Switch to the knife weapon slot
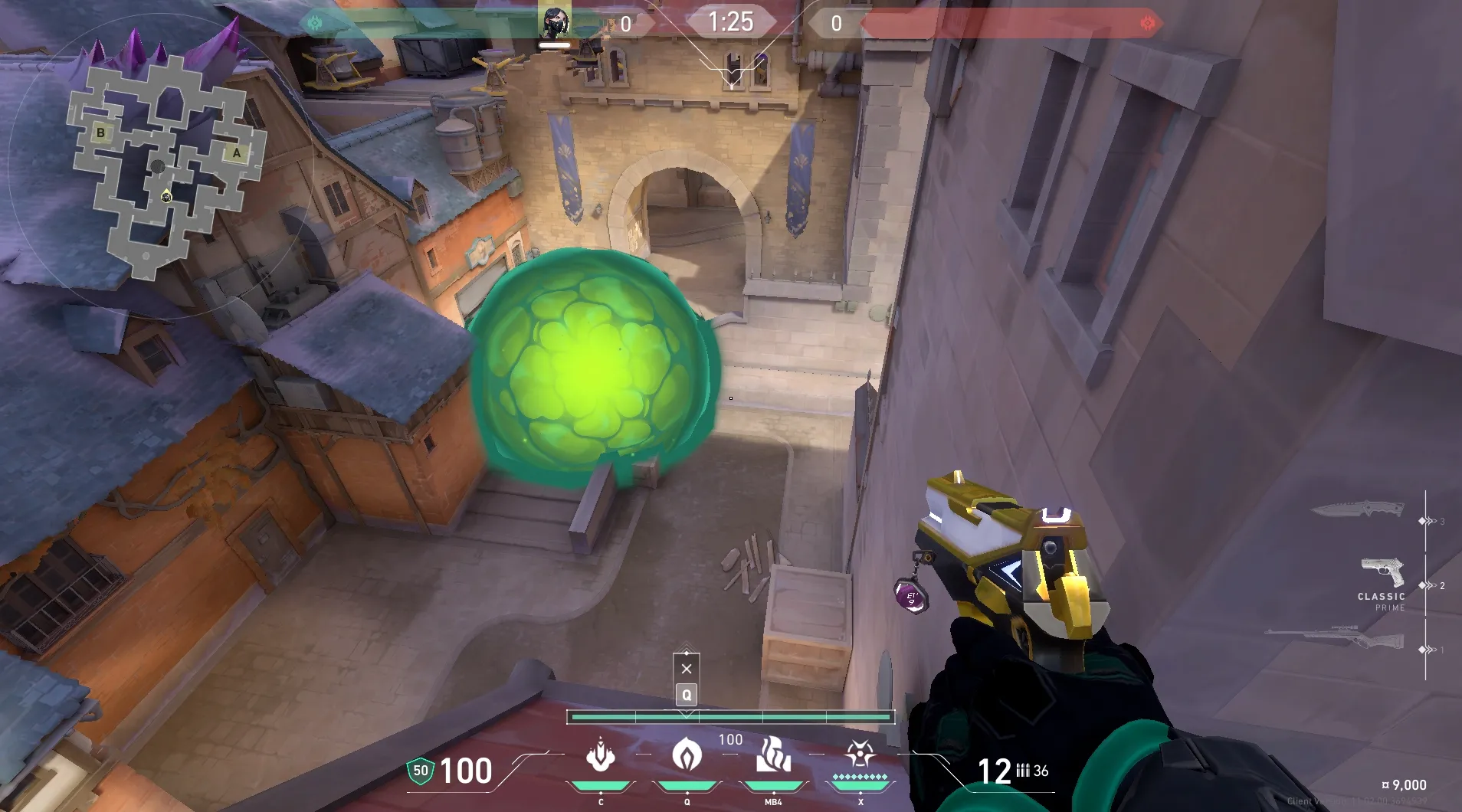This screenshot has height=812, width=1462. [x=1357, y=510]
